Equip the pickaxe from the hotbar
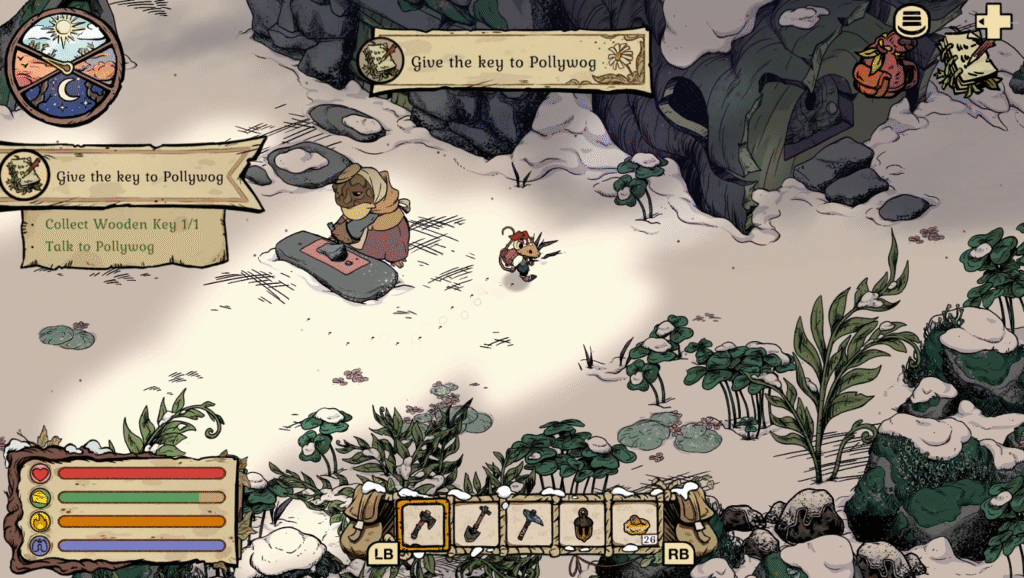The image size is (1024, 578). [x=529, y=523]
